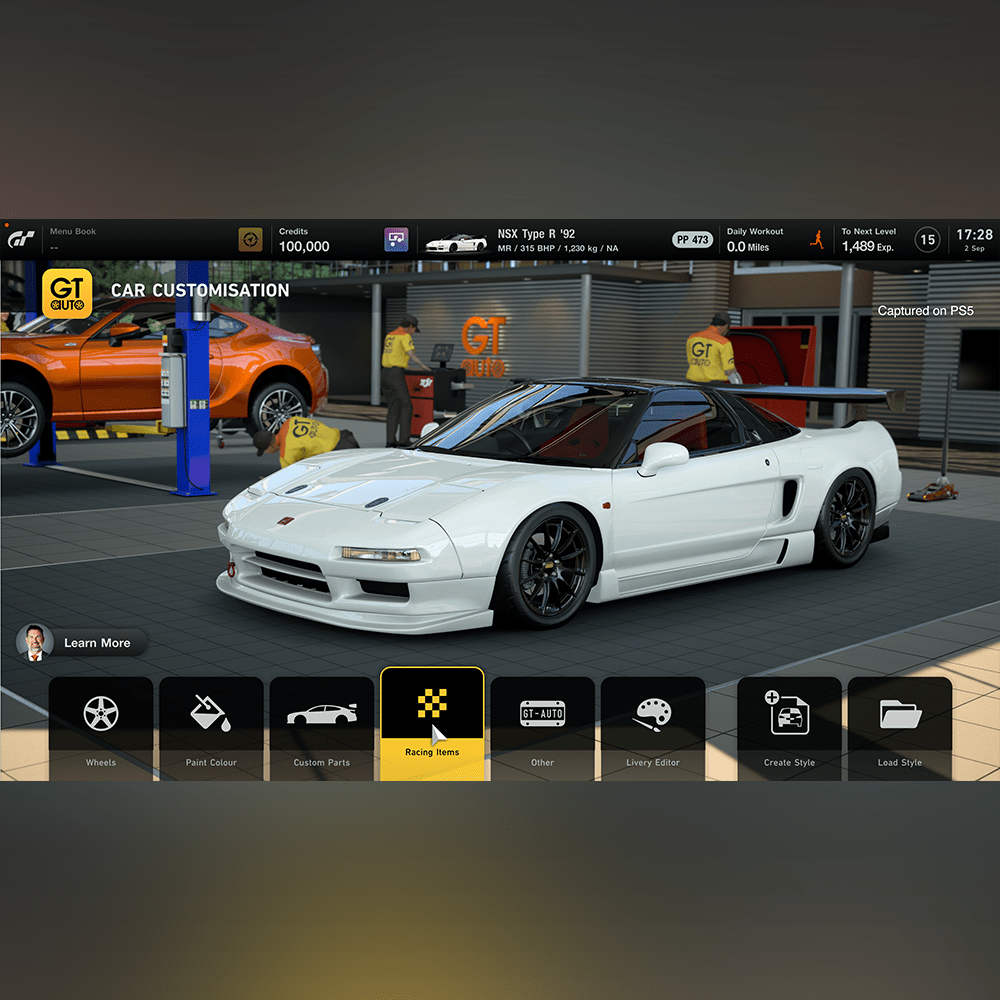Click the Learn More button
The height and width of the screenshot is (1000, 1000).
click(82, 643)
